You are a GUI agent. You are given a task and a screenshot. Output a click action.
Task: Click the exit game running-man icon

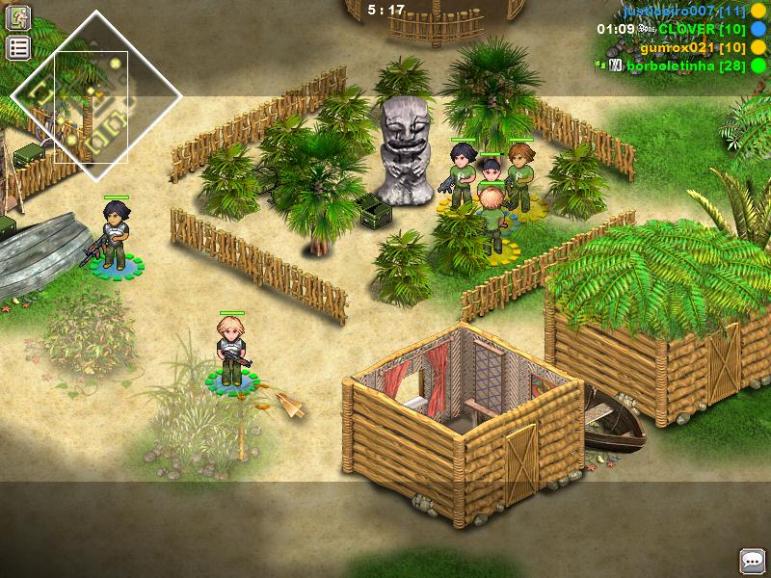click(18, 17)
